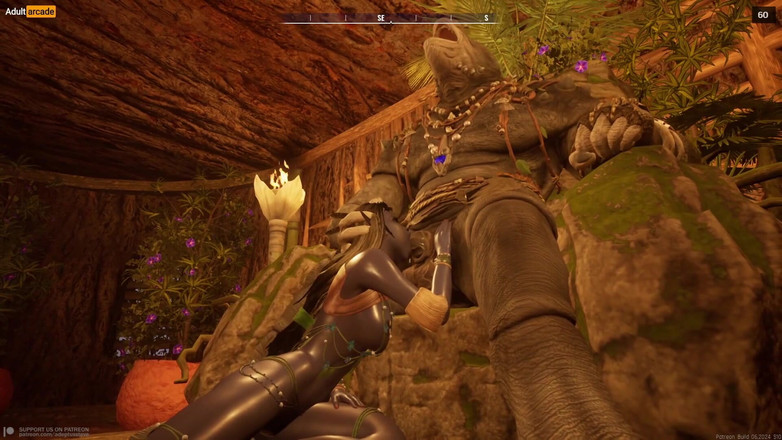This screenshot has height=440, width=782.
Task: Open the Support Us on Patreon link
Action: point(52,431)
